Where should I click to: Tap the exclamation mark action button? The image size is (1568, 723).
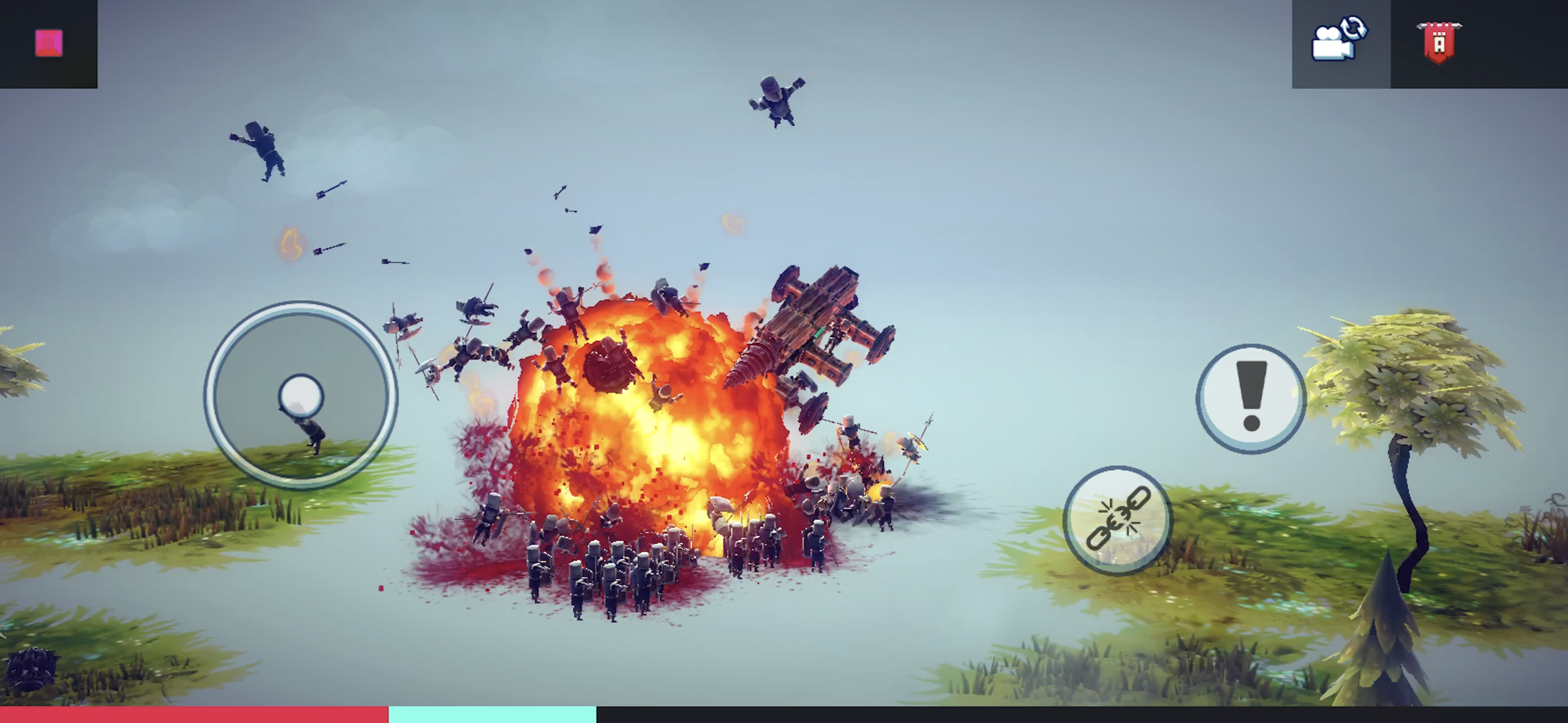[1251, 398]
